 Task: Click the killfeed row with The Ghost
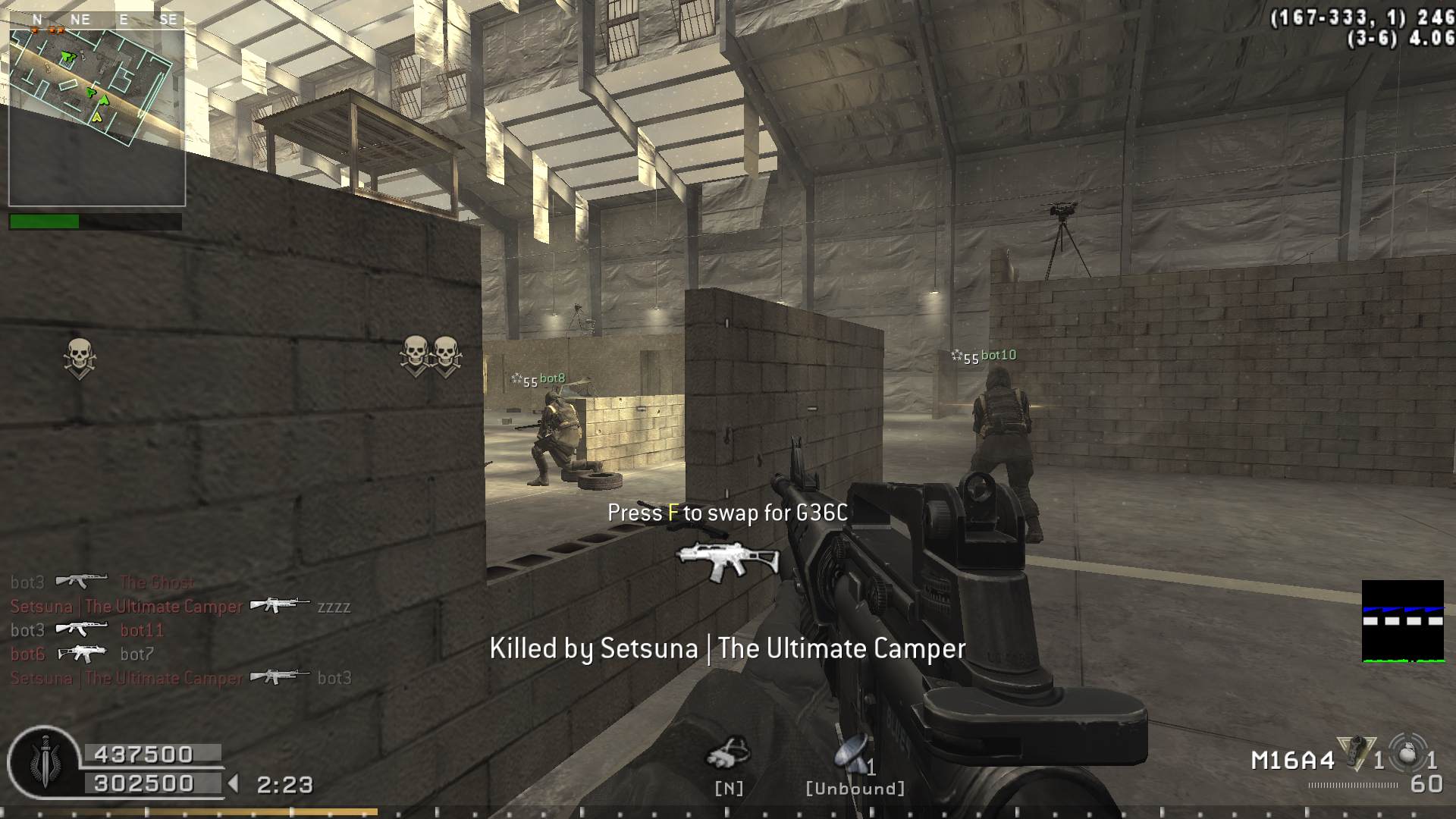click(x=102, y=582)
